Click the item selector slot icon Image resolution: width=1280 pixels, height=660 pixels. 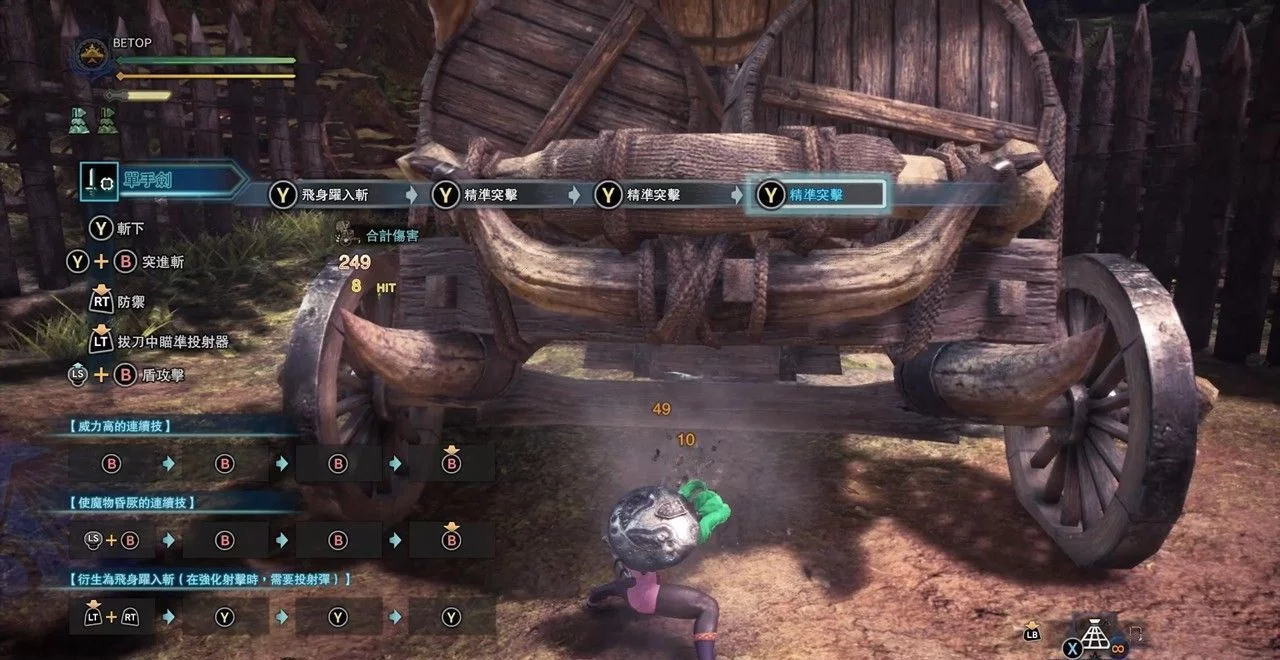(1101, 634)
